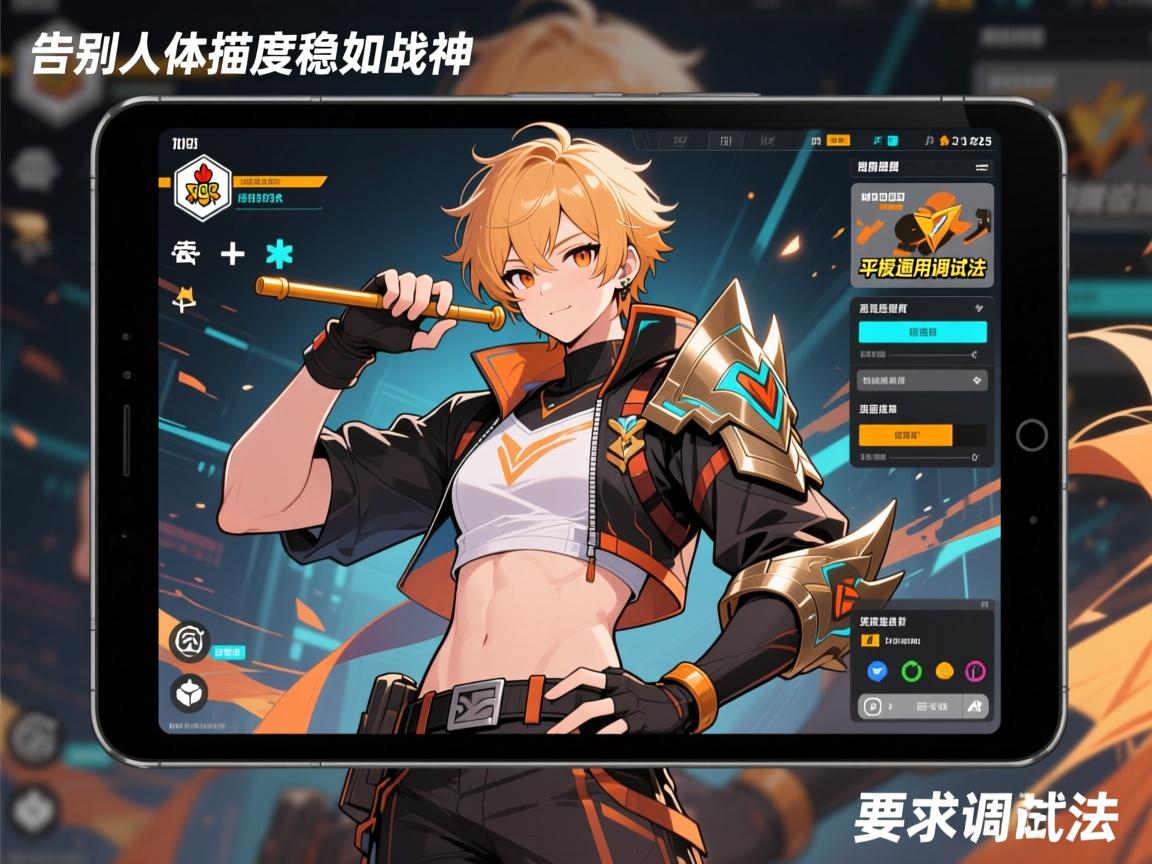Open the hamburger menu beside the panel title
This screenshot has width=1152, height=864.
click(981, 167)
